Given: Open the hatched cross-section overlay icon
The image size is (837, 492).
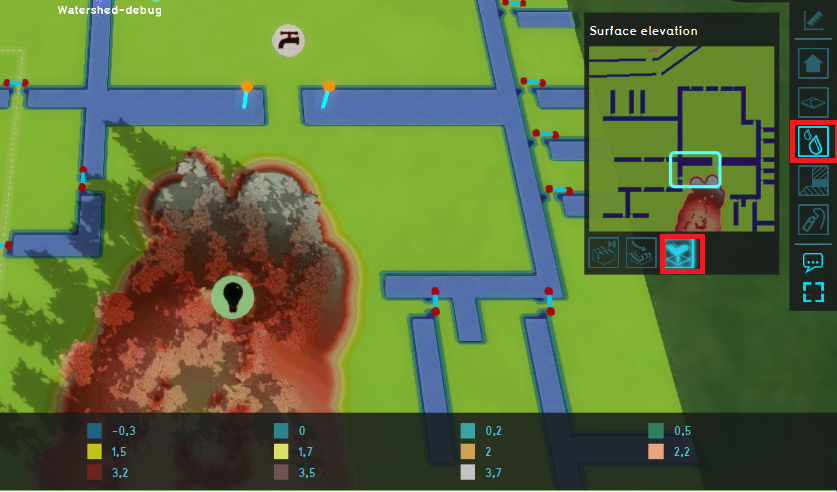Looking at the screenshot, I should tap(814, 181).
